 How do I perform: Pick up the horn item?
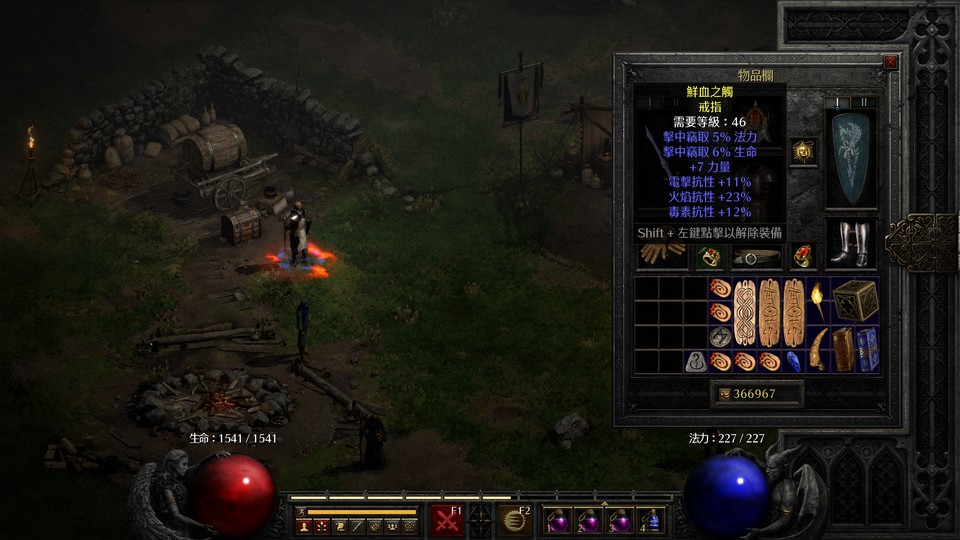pos(819,349)
